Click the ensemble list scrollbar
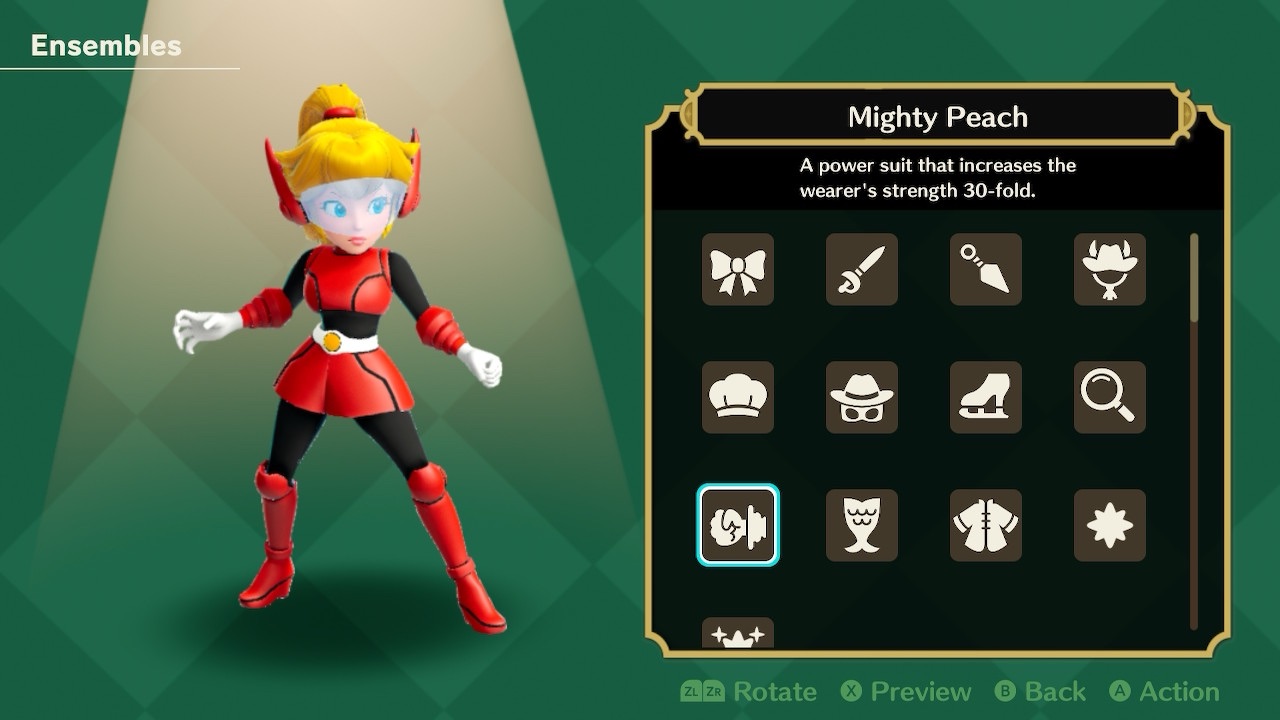The image size is (1280, 720). [x=1193, y=280]
